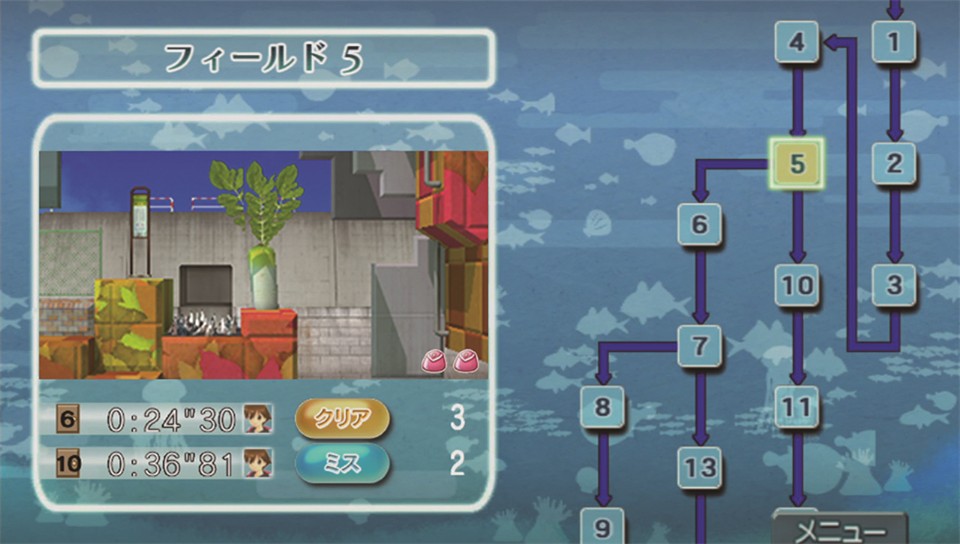Select field node 1 on the map

893,43
